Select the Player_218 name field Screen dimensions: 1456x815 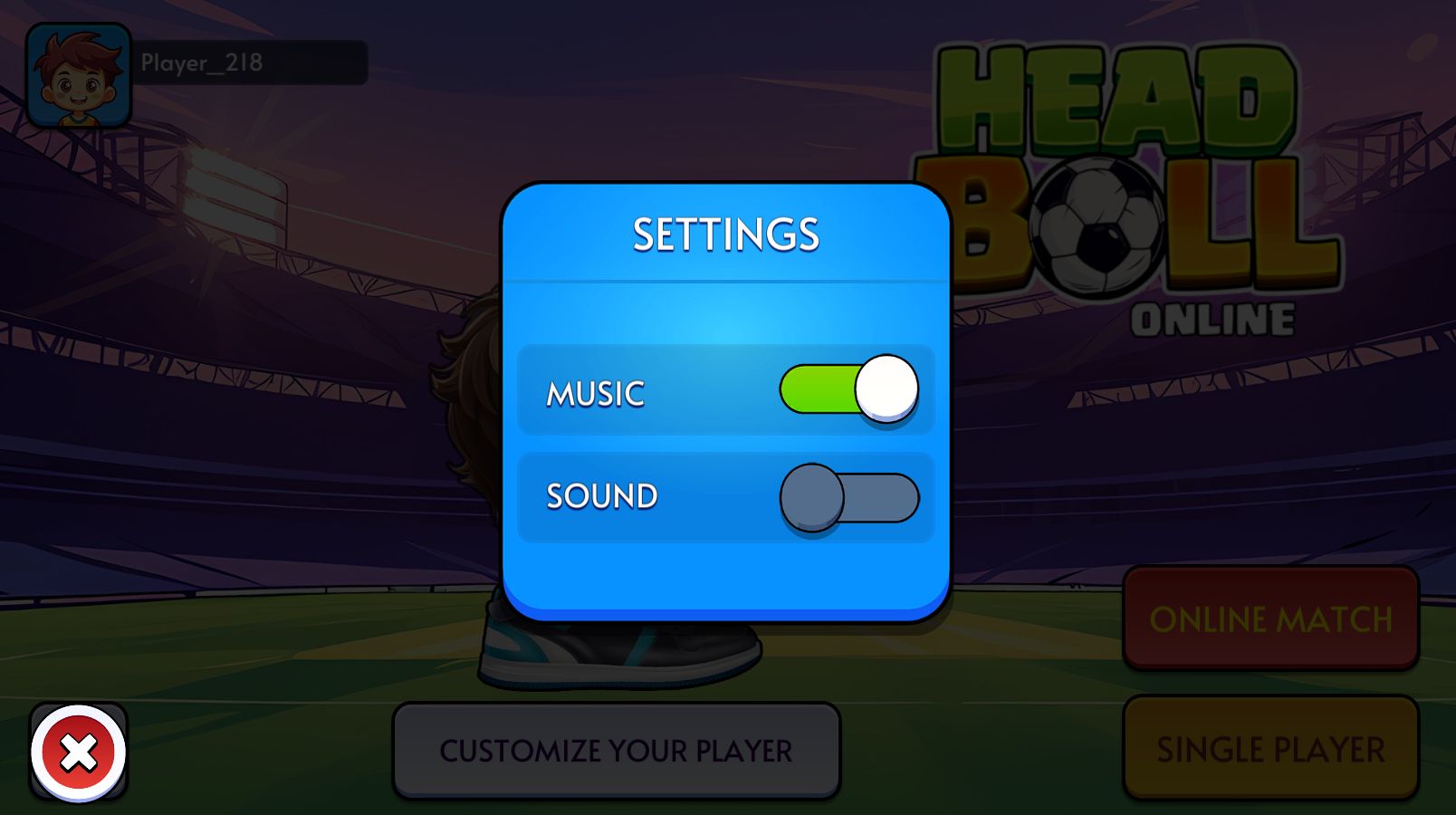[252, 62]
